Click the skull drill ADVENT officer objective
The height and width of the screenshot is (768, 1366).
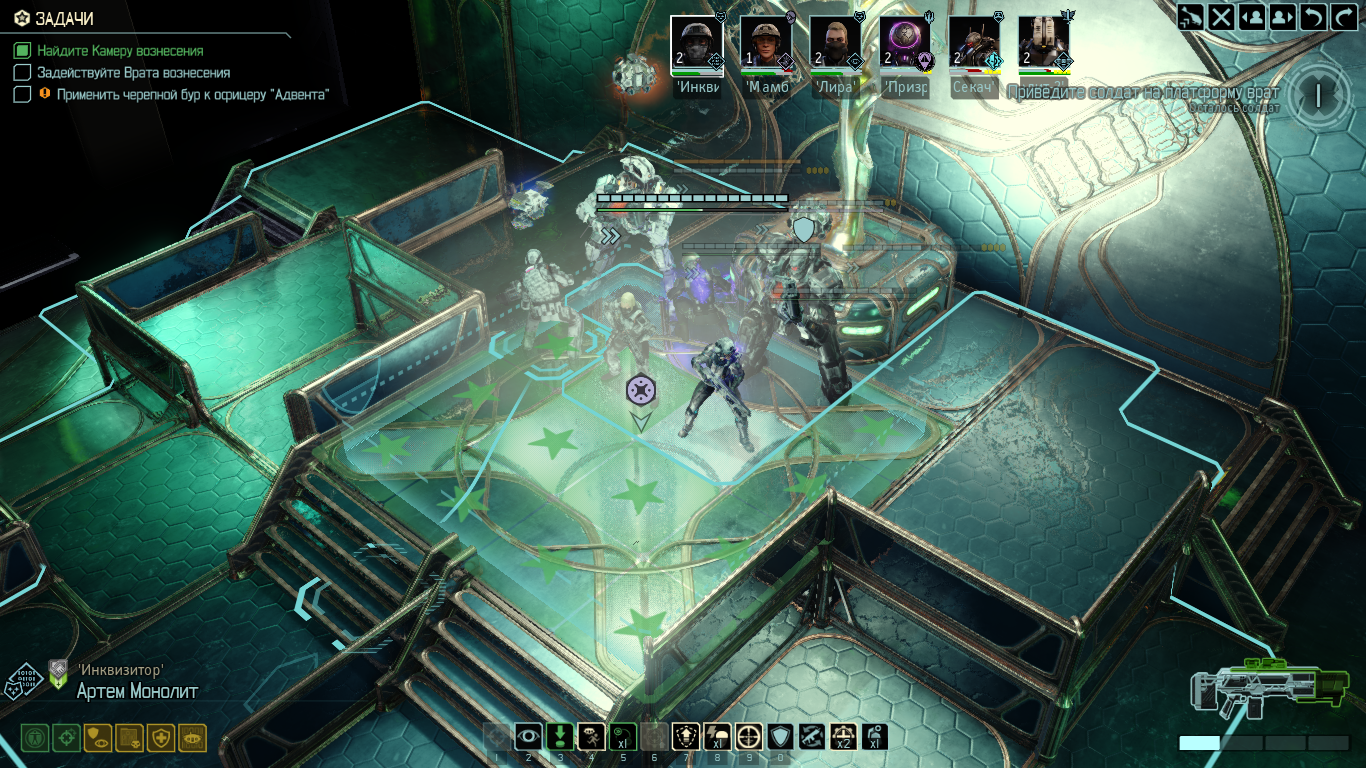click(x=192, y=94)
